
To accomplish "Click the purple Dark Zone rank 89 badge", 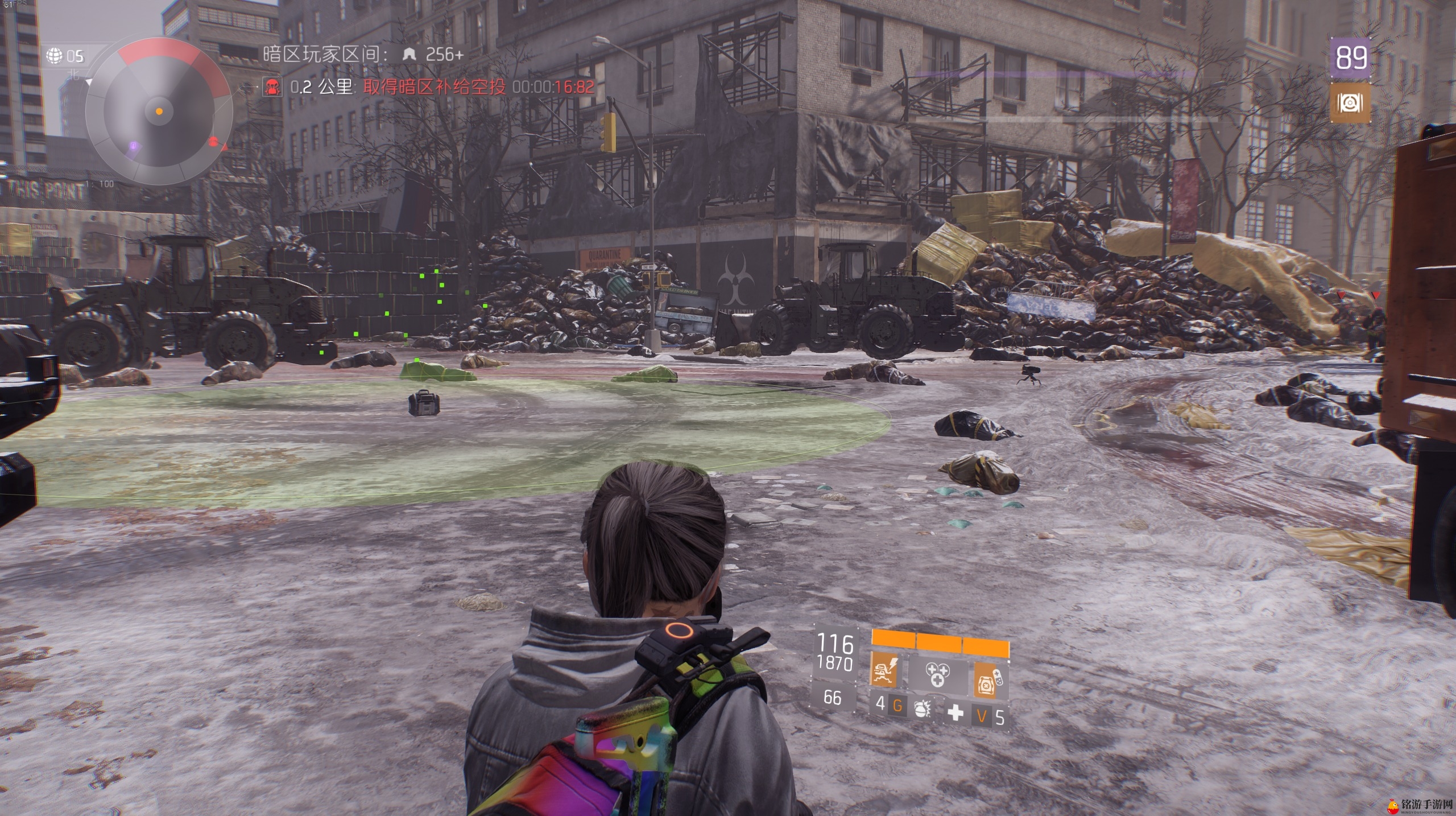I will (1351, 57).
